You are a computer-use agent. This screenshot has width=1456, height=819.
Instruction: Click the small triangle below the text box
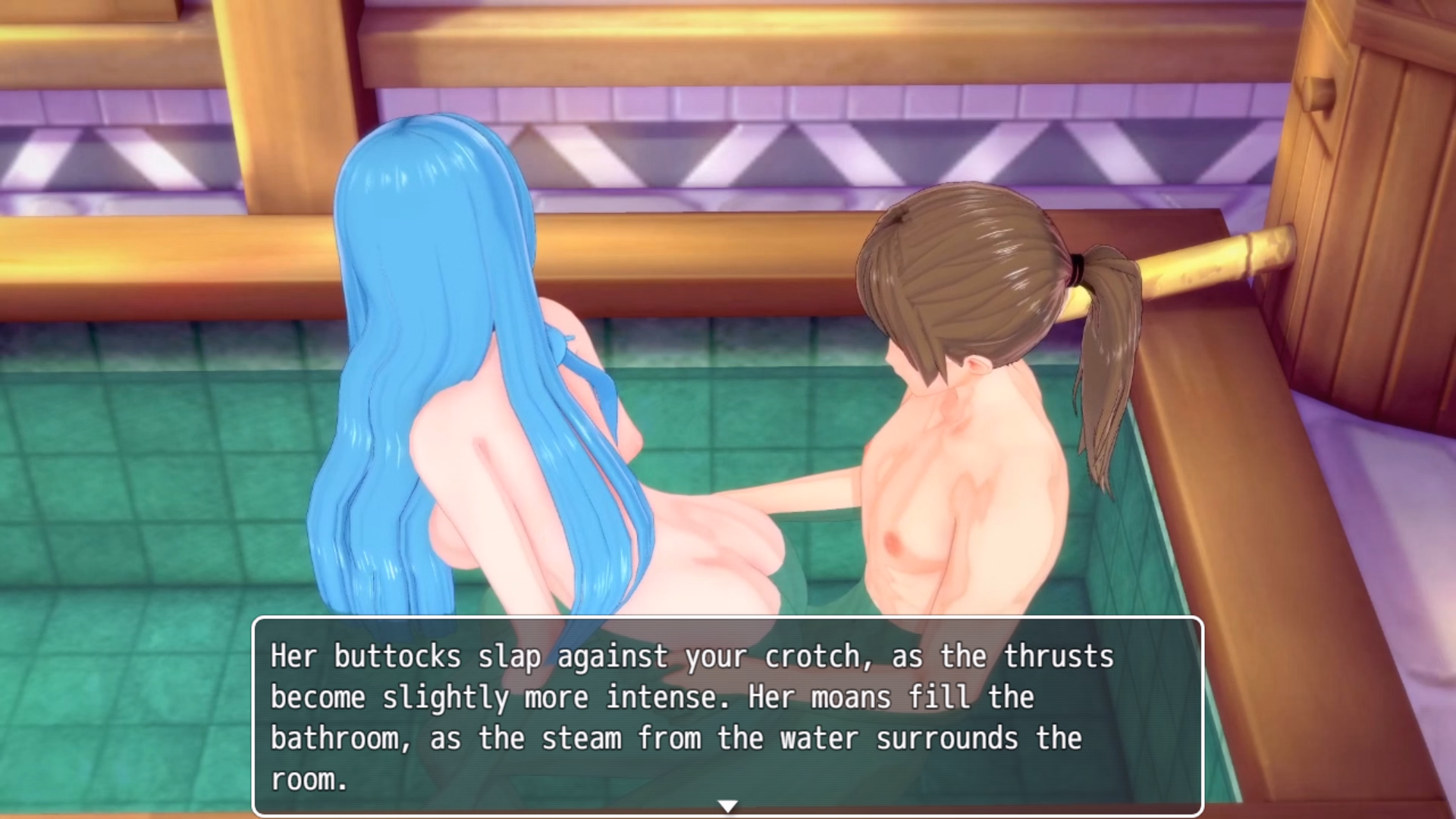click(728, 806)
